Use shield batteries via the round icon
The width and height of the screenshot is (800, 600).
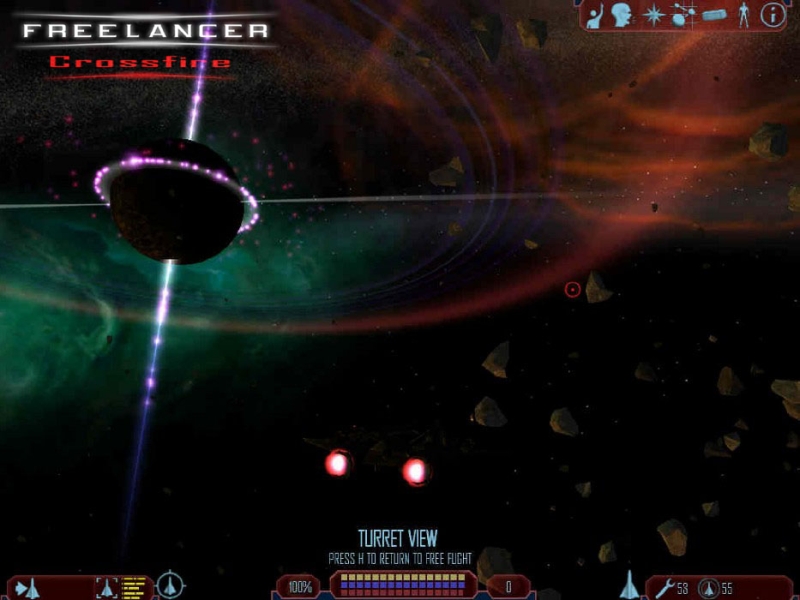tap(707, 587)
